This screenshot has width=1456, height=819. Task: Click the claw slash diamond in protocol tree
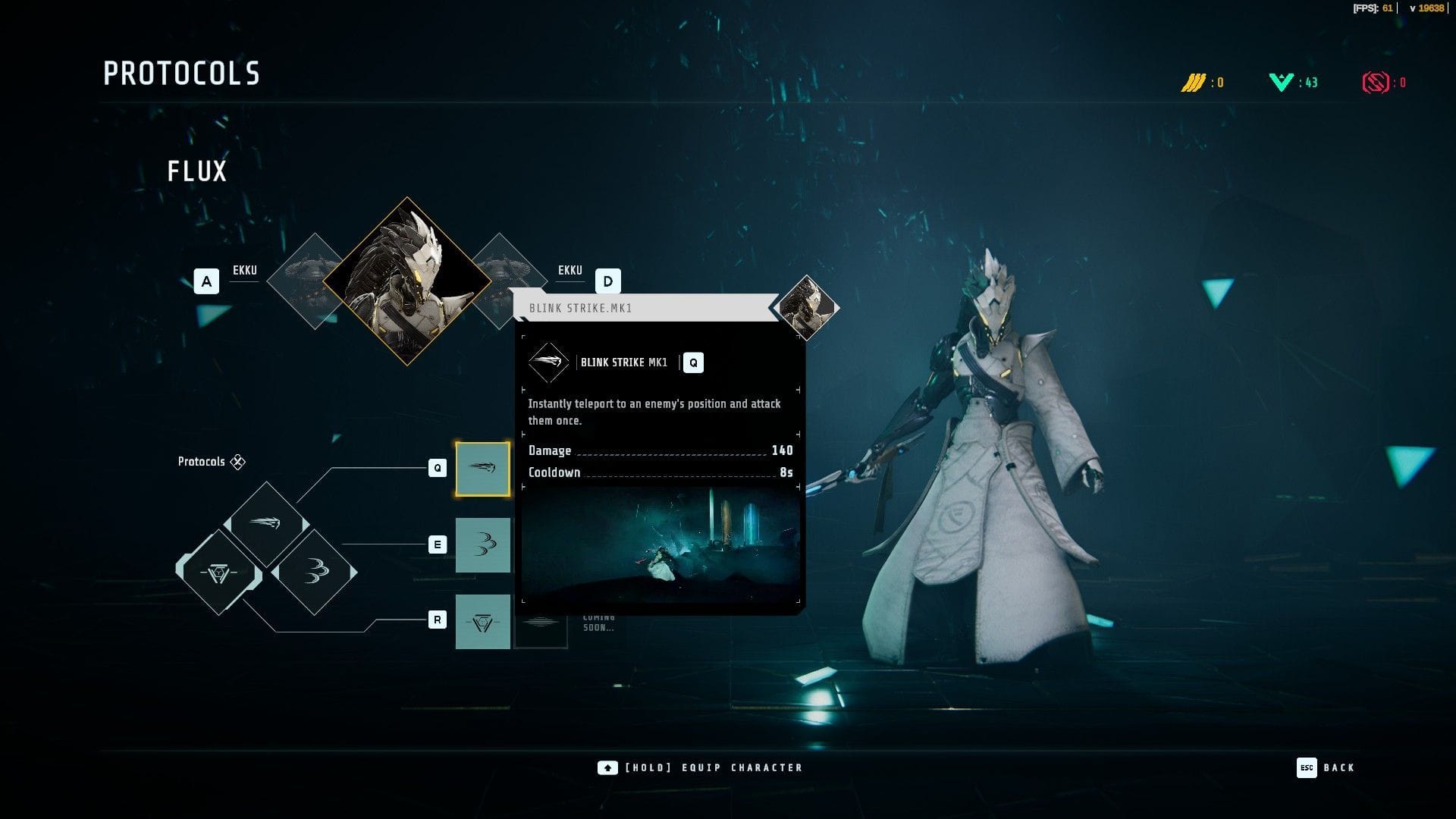pyautogui.click(x=314, y=572)
